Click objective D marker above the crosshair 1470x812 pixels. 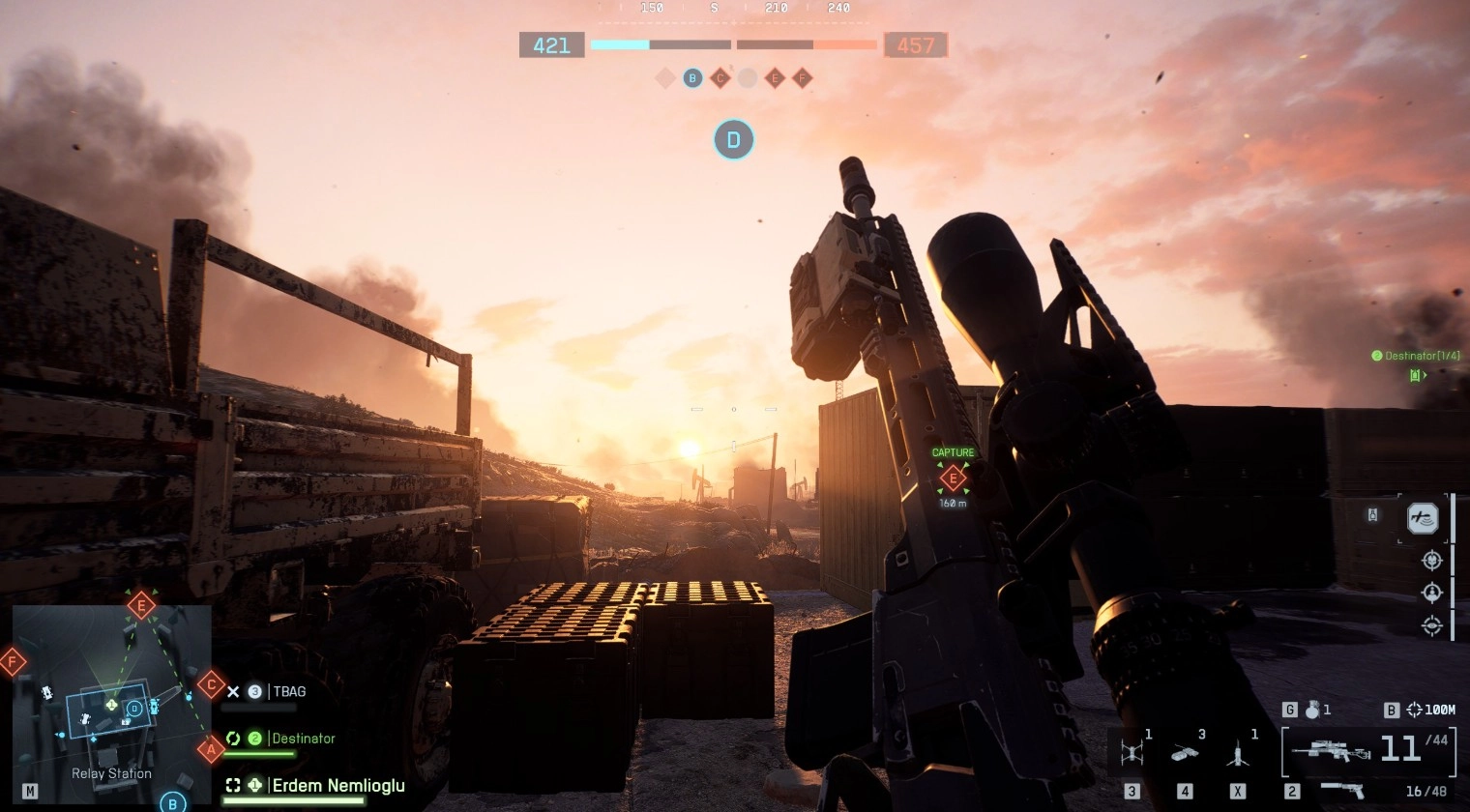(734, 139)
